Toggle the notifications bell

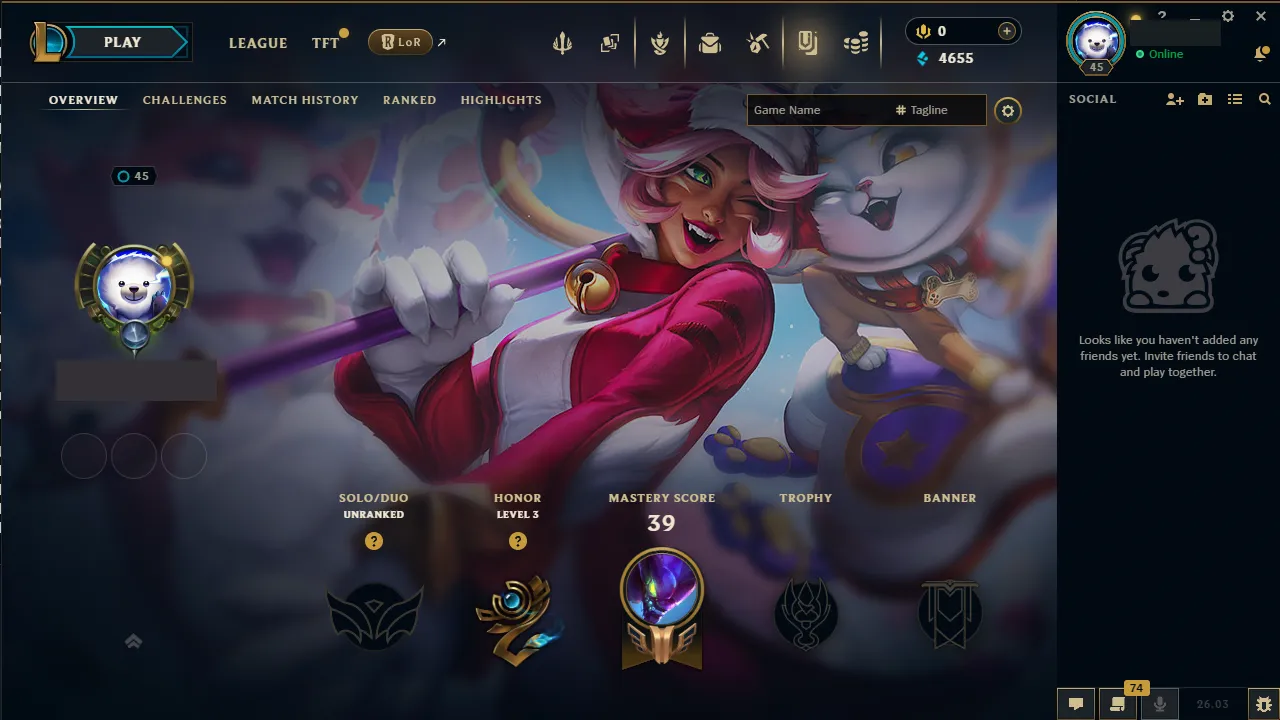(1261, 53)
